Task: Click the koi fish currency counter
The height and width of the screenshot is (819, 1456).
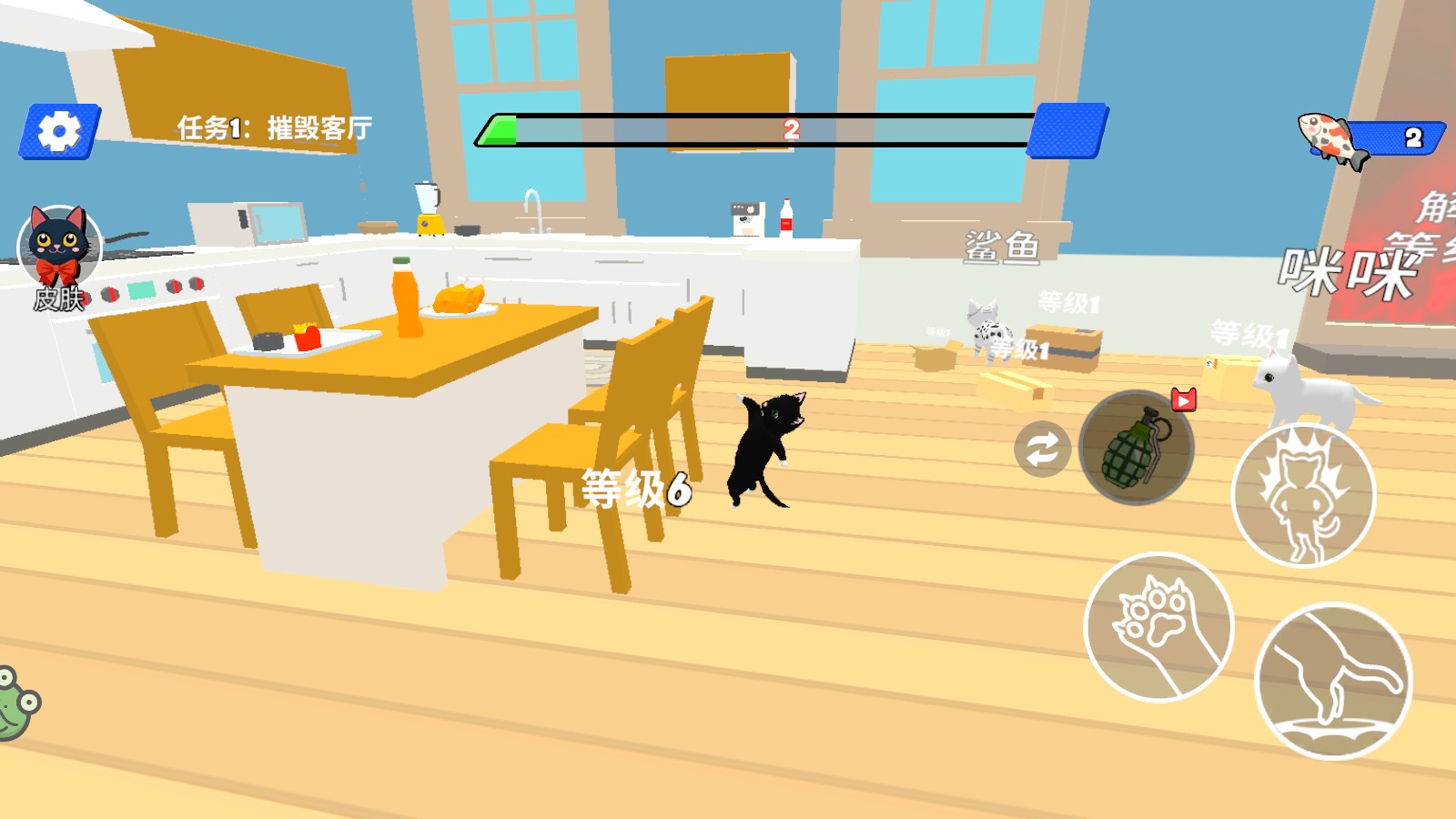Action: tap(1371, 139)
